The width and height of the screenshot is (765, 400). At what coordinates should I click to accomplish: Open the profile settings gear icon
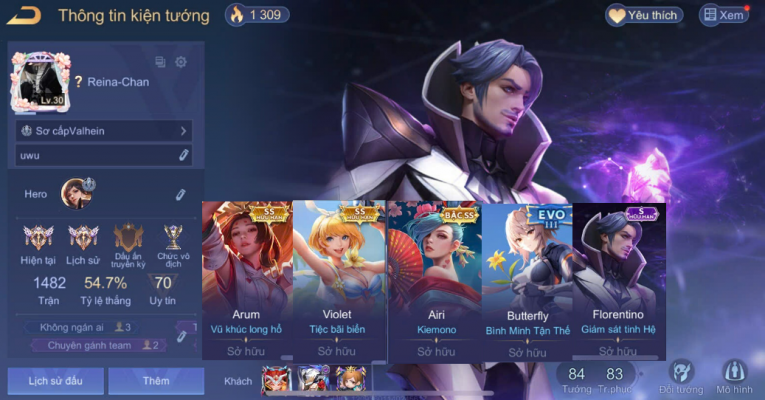181,62
